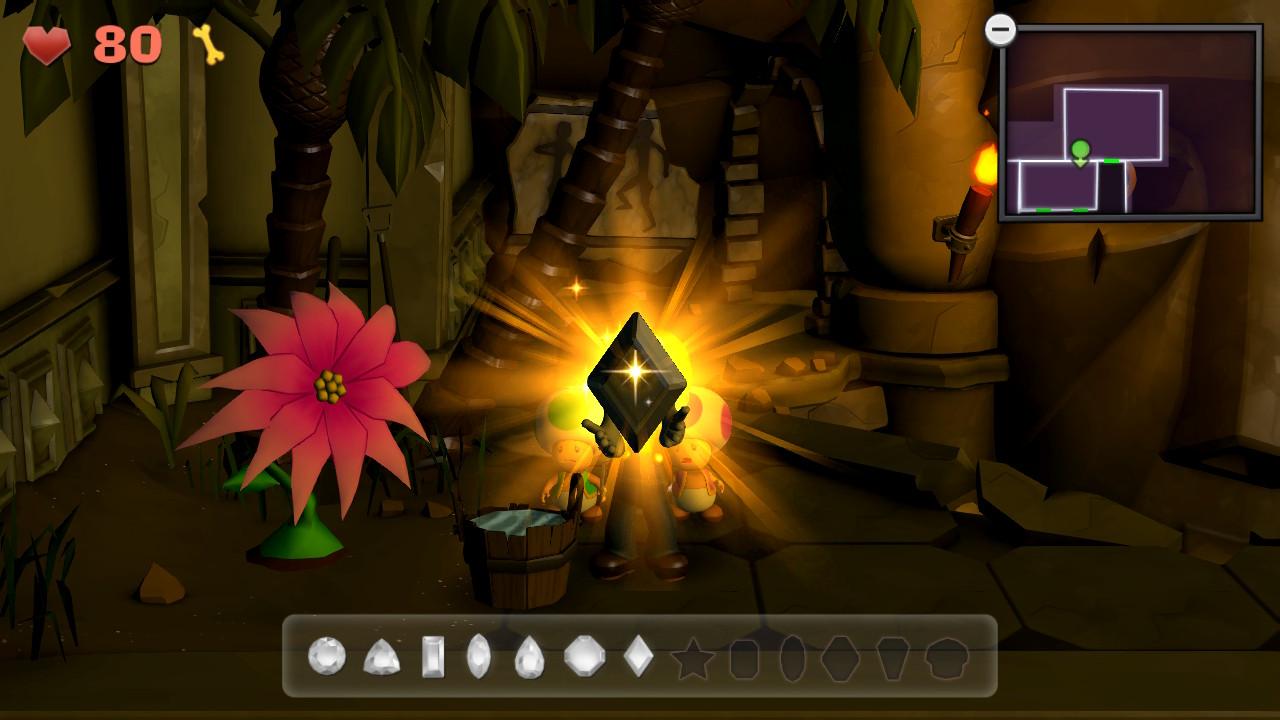The width and height of the screenshot is (1280, 720).
Task: Select the marquise-shaped collected gem
Action: pyautogui.click(x=479, y=657)
